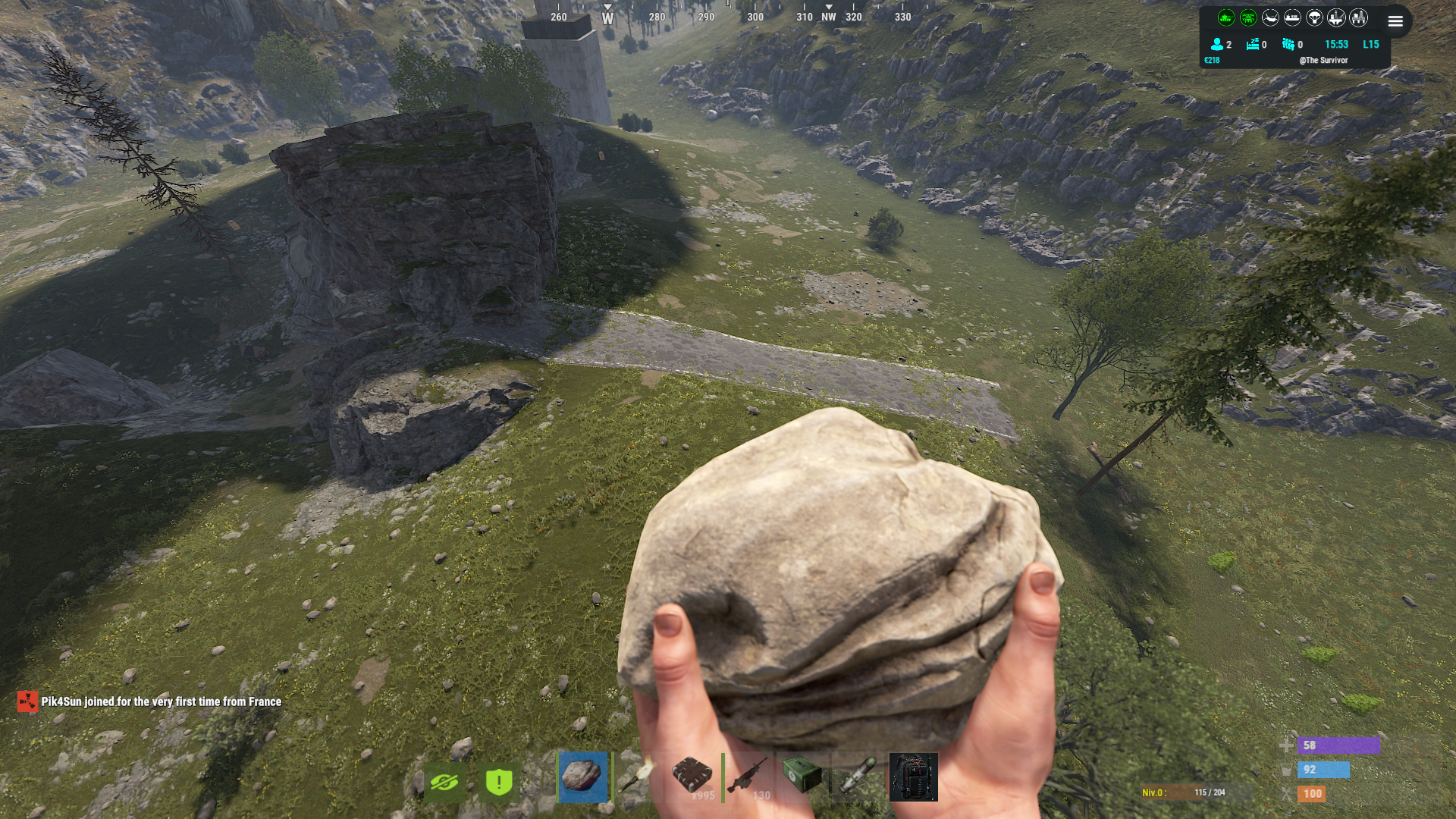Toggle the green crossed-eye visibility icon
The height and width of the screenshot is (819, 1456).
click(x=444, y=782)
